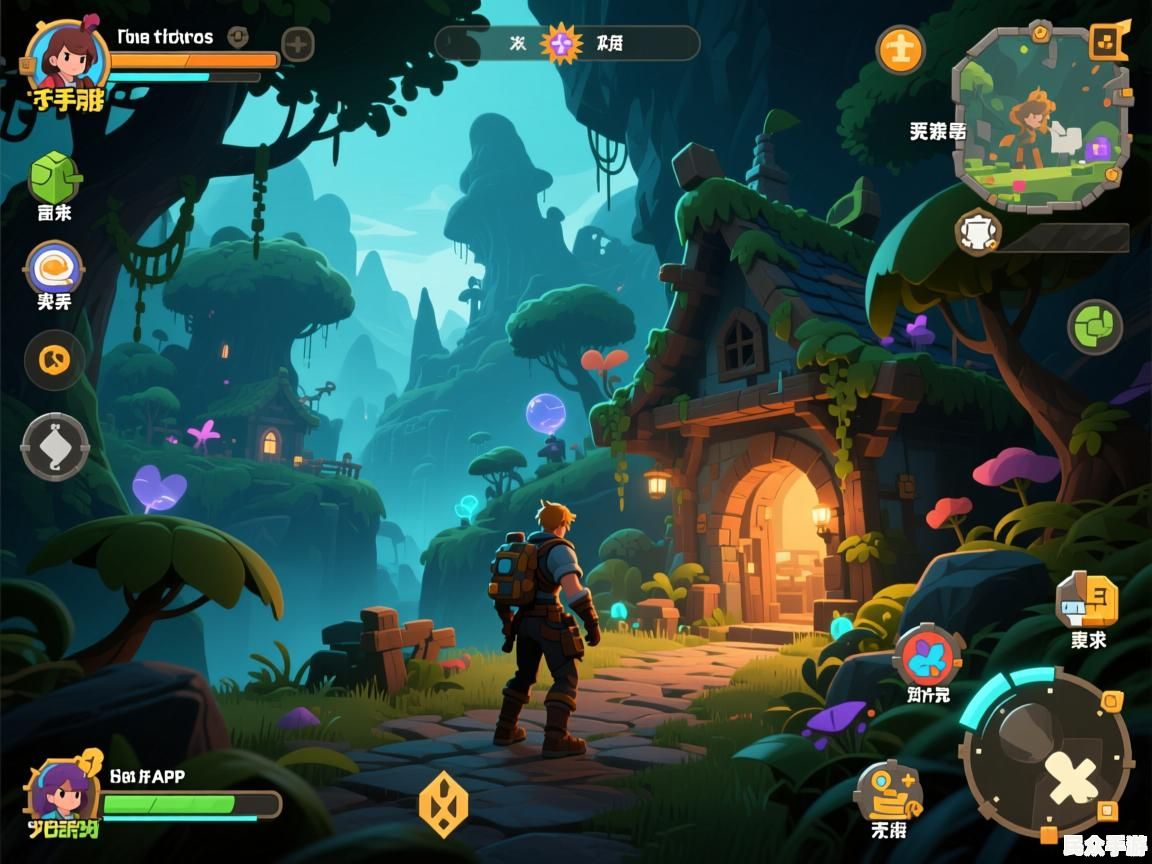Click the gold key skill icon

point(887,790)
